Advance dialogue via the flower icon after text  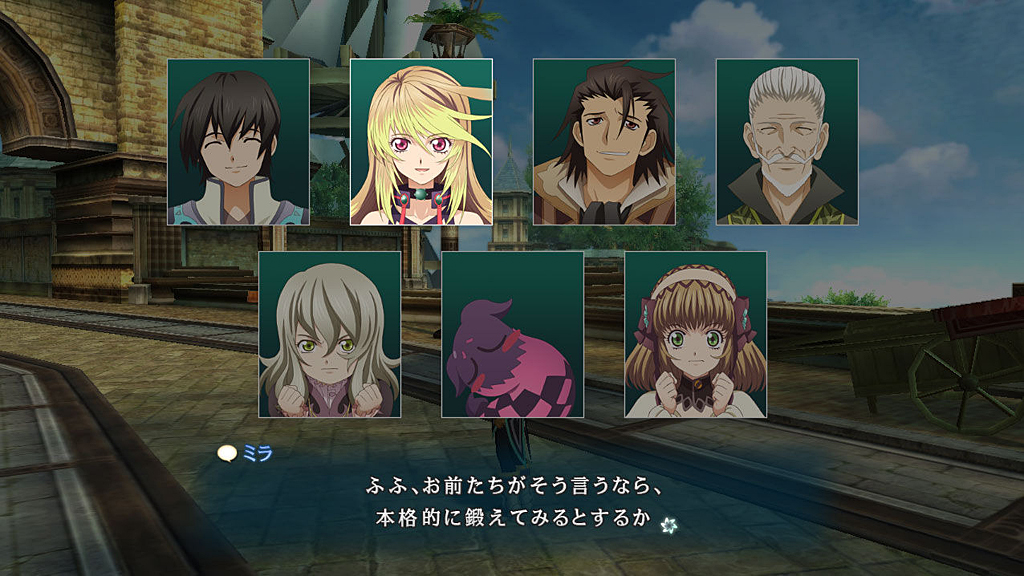pyautogui.click(x=669, y=522)
